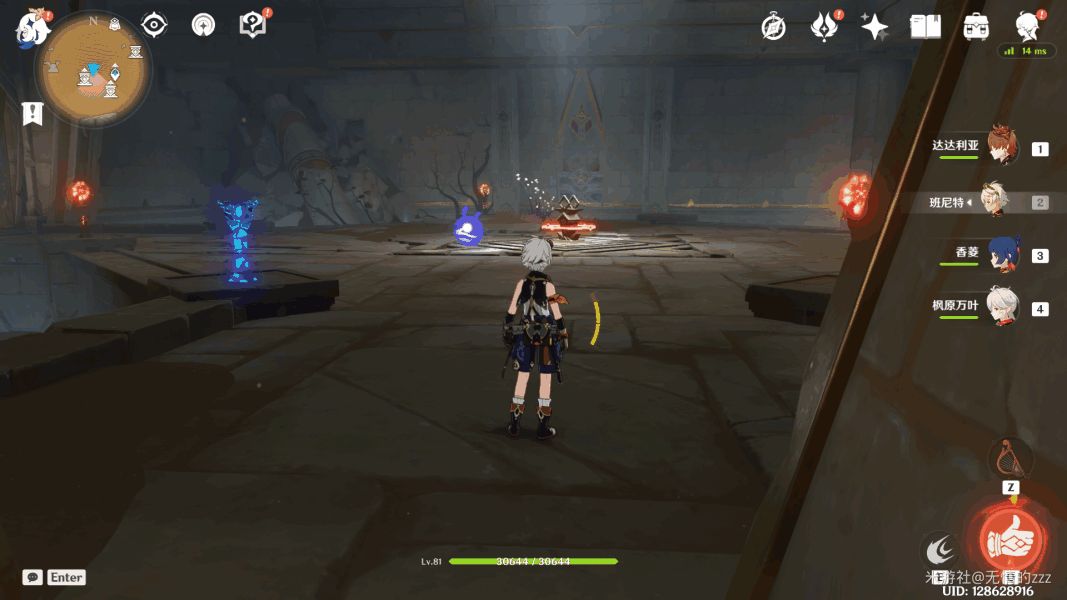The height and width of the screenshot is (600, 1067).
Task: Open the character profile head icon
Action: coord(1027,25)
